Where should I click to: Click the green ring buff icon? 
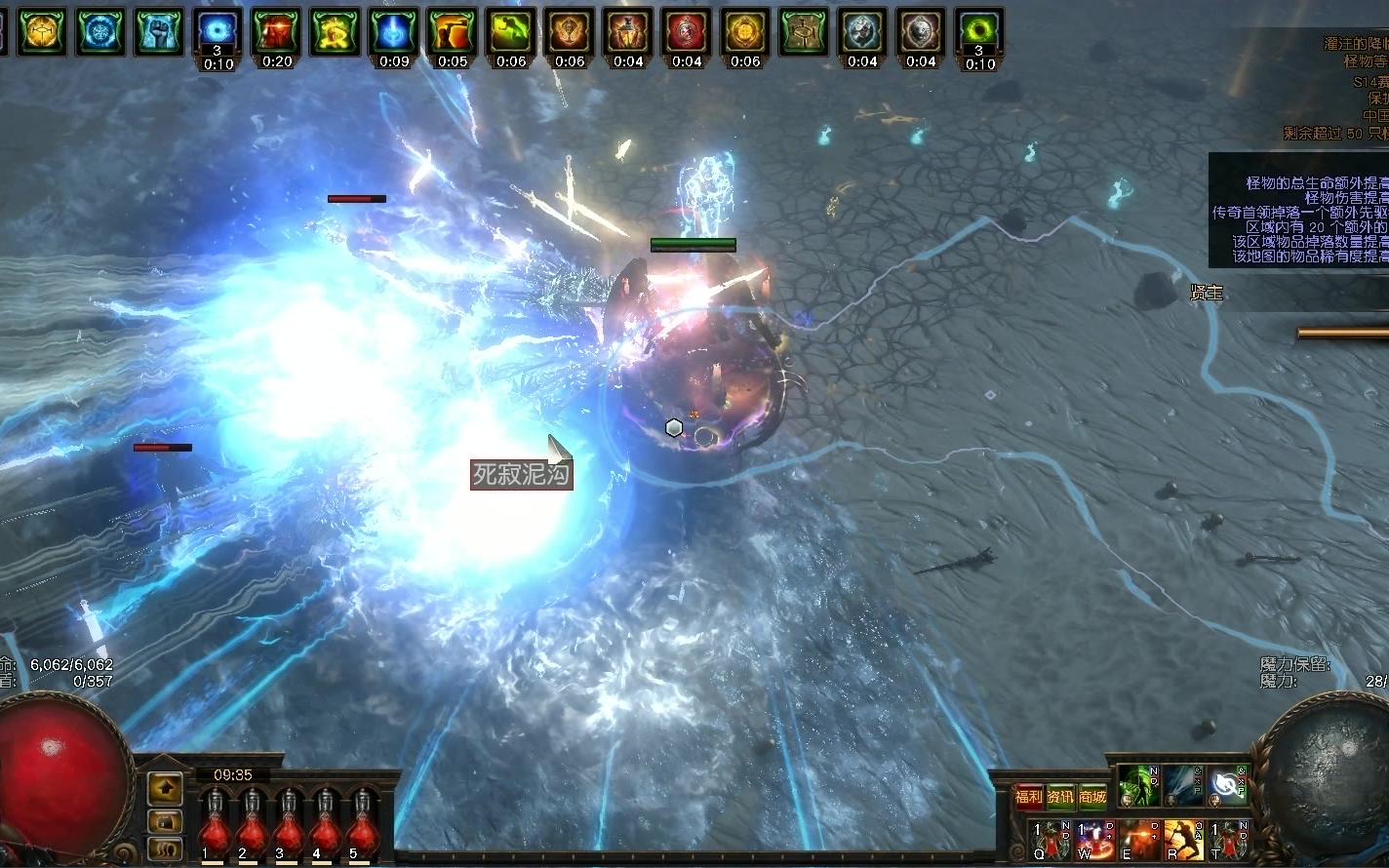pos(979,33)
